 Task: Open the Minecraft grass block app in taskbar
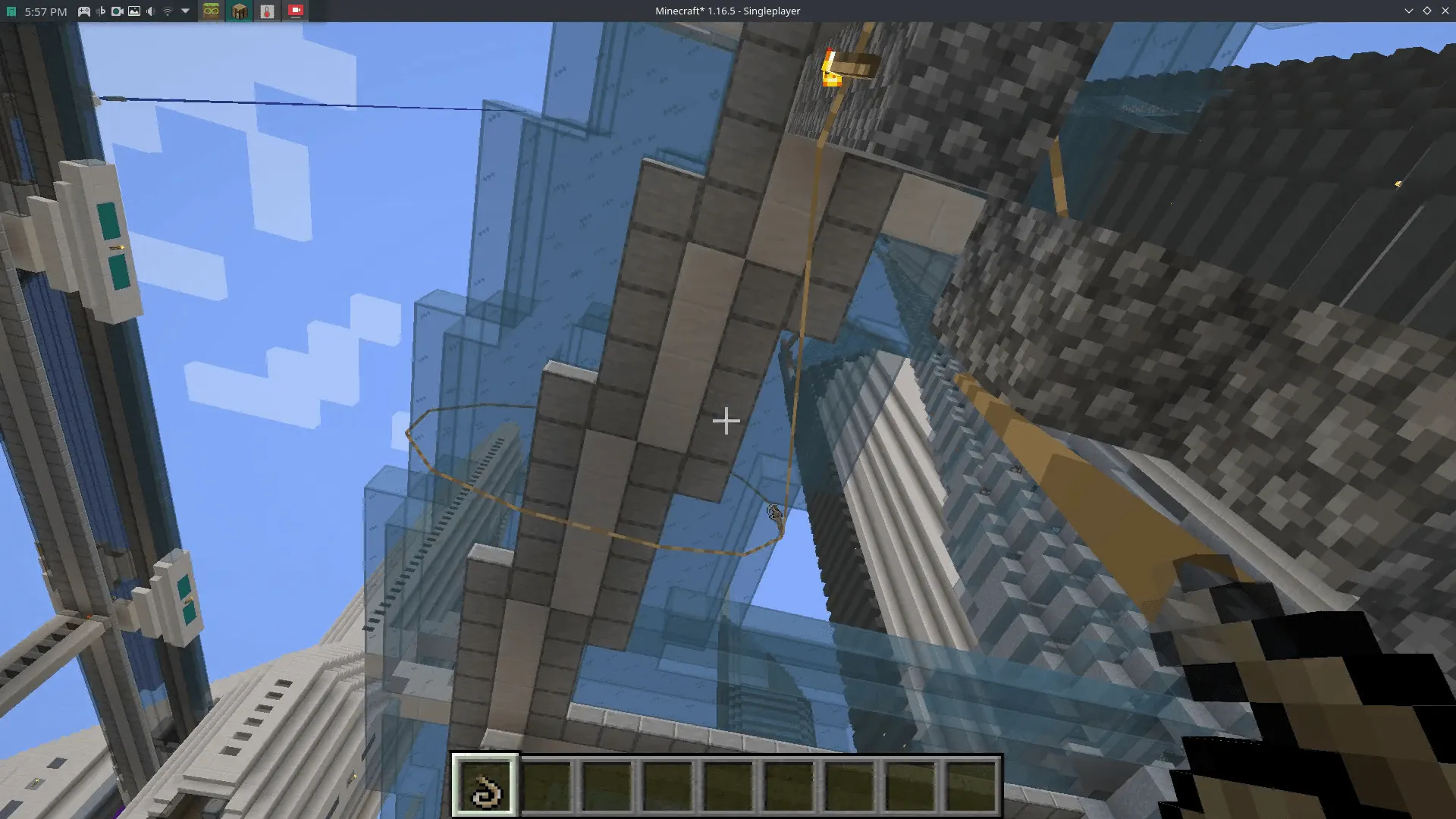tap(211, 11)
